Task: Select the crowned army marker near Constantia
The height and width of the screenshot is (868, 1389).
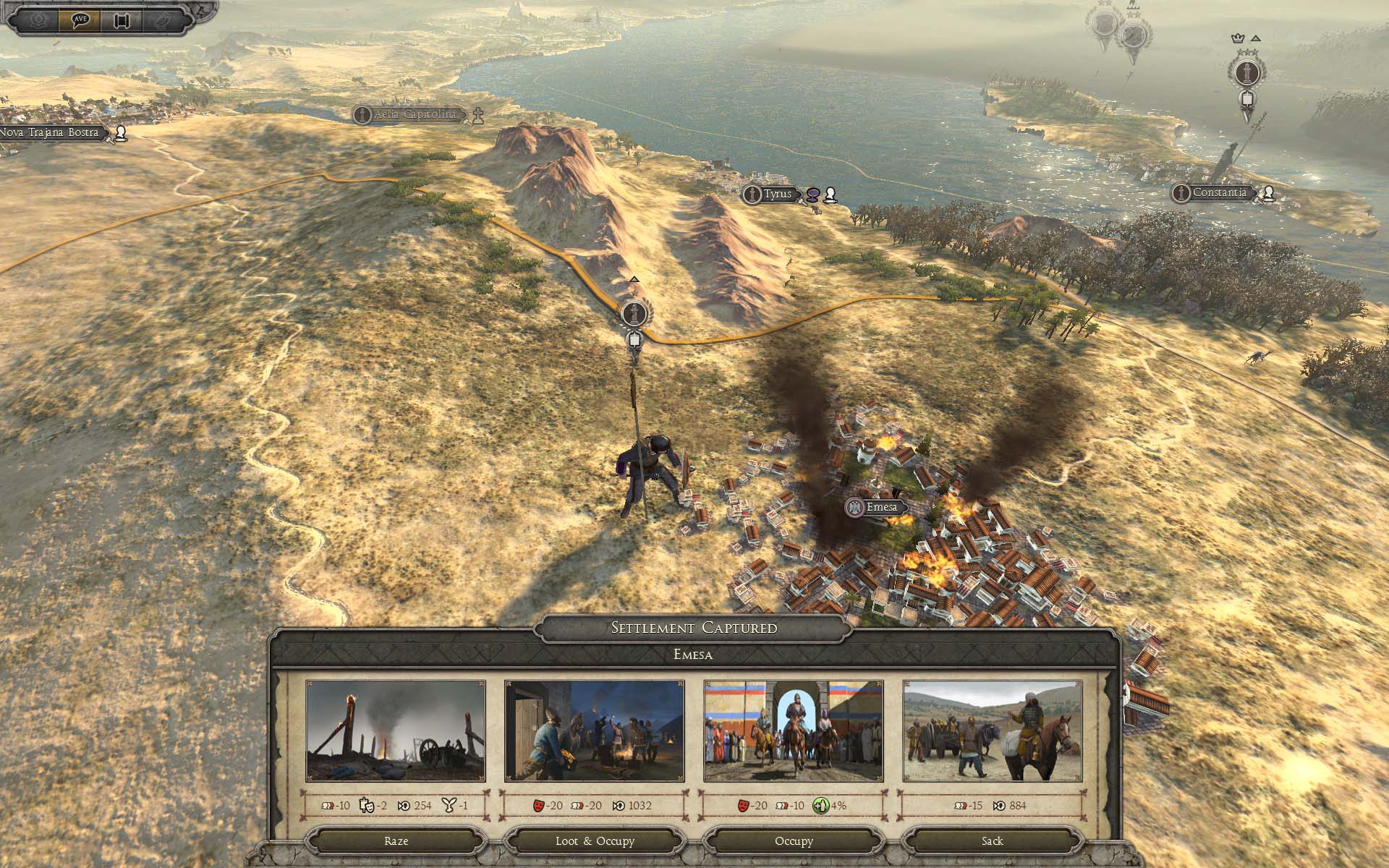Action: click(x=1246, y=73)
